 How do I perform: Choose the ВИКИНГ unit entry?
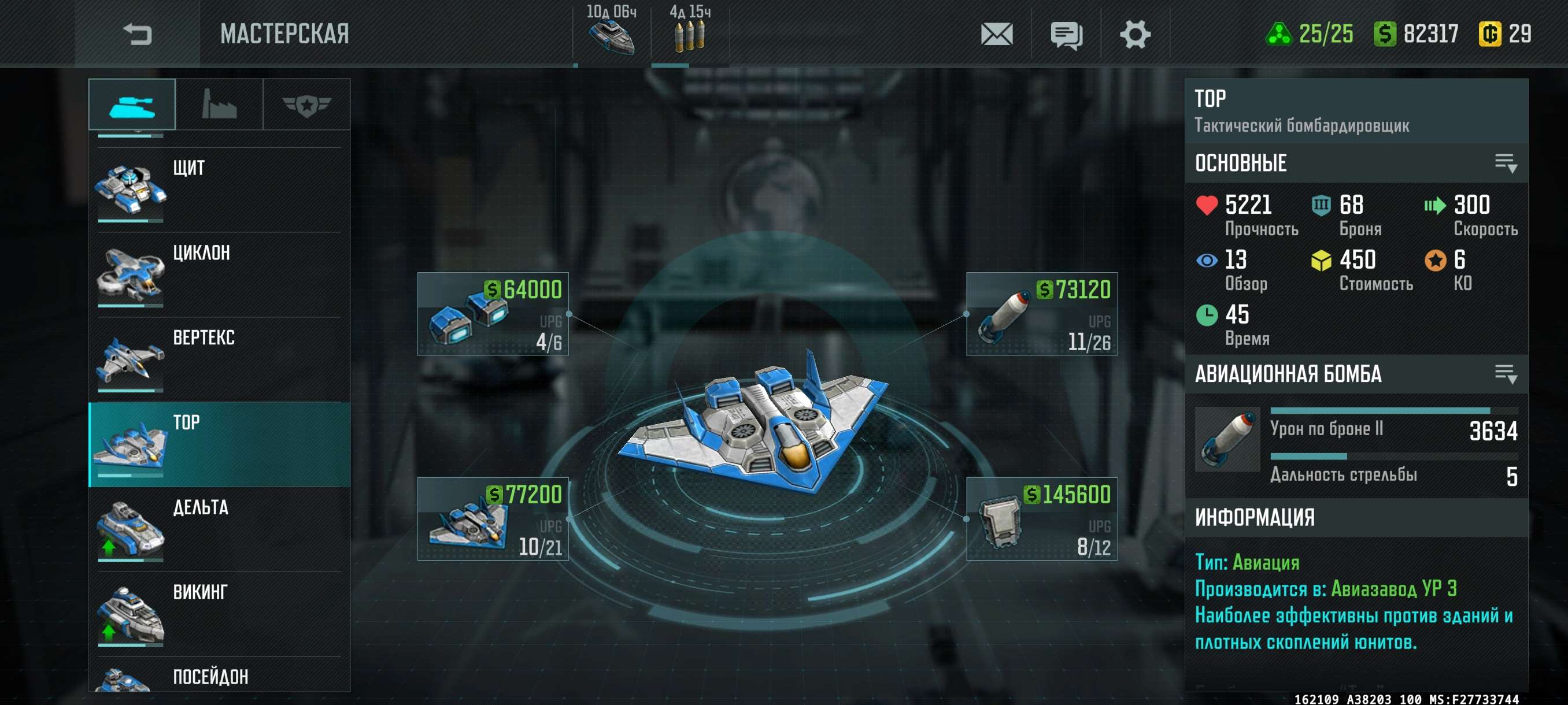pos(219,613)
